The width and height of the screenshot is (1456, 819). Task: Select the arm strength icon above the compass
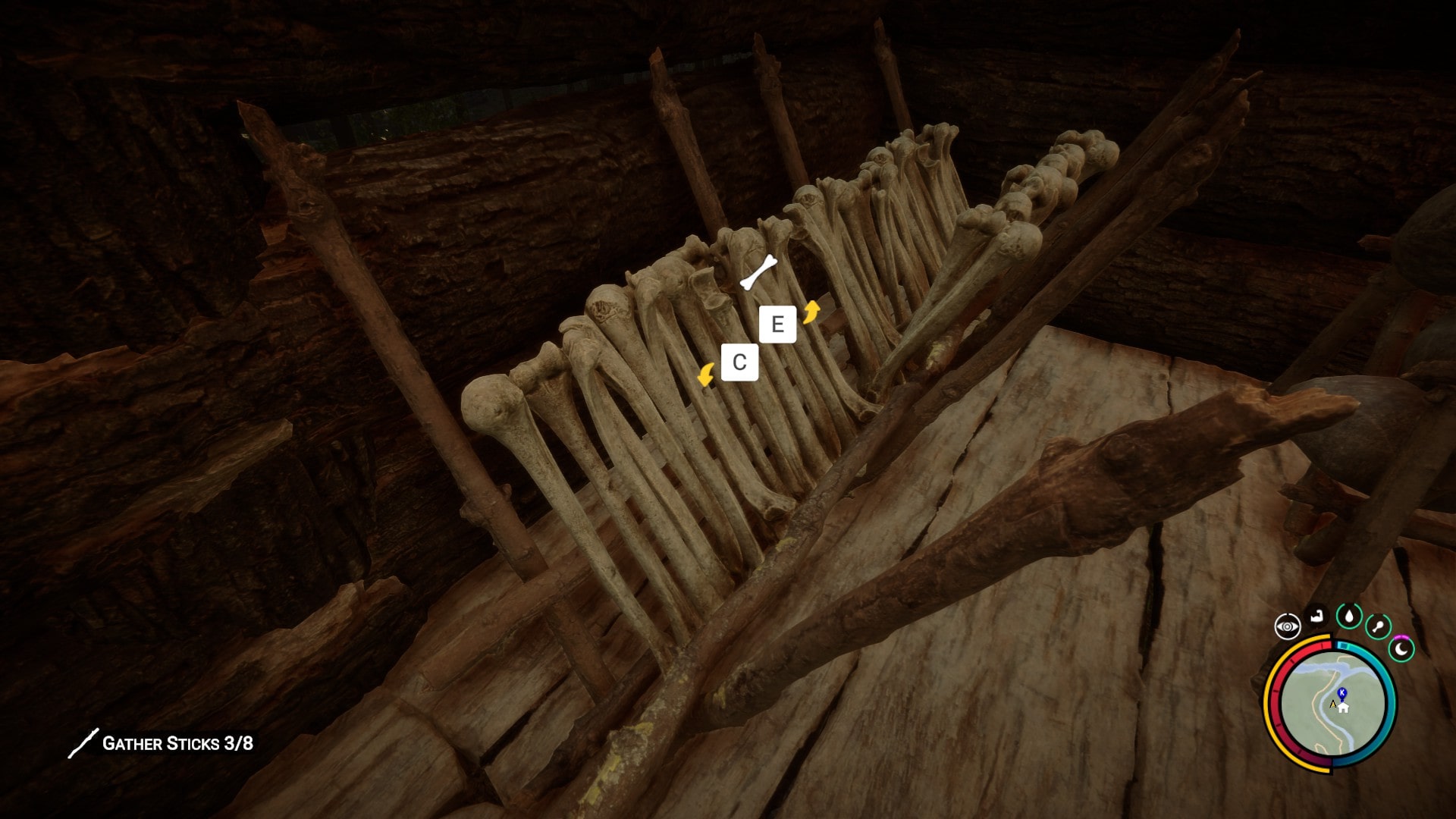point(1316,617)
